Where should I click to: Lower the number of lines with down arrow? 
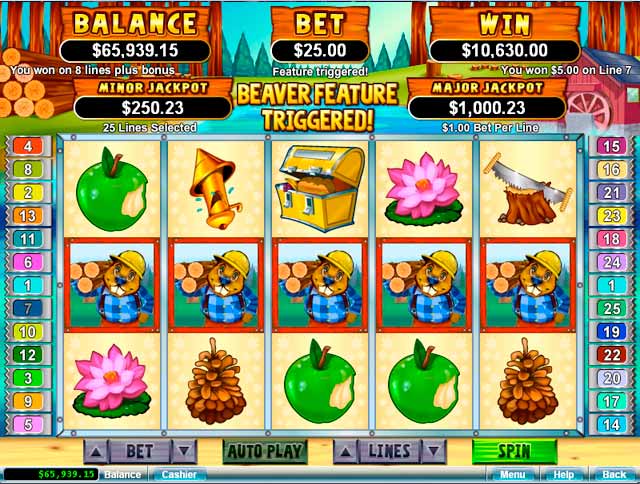432,451
